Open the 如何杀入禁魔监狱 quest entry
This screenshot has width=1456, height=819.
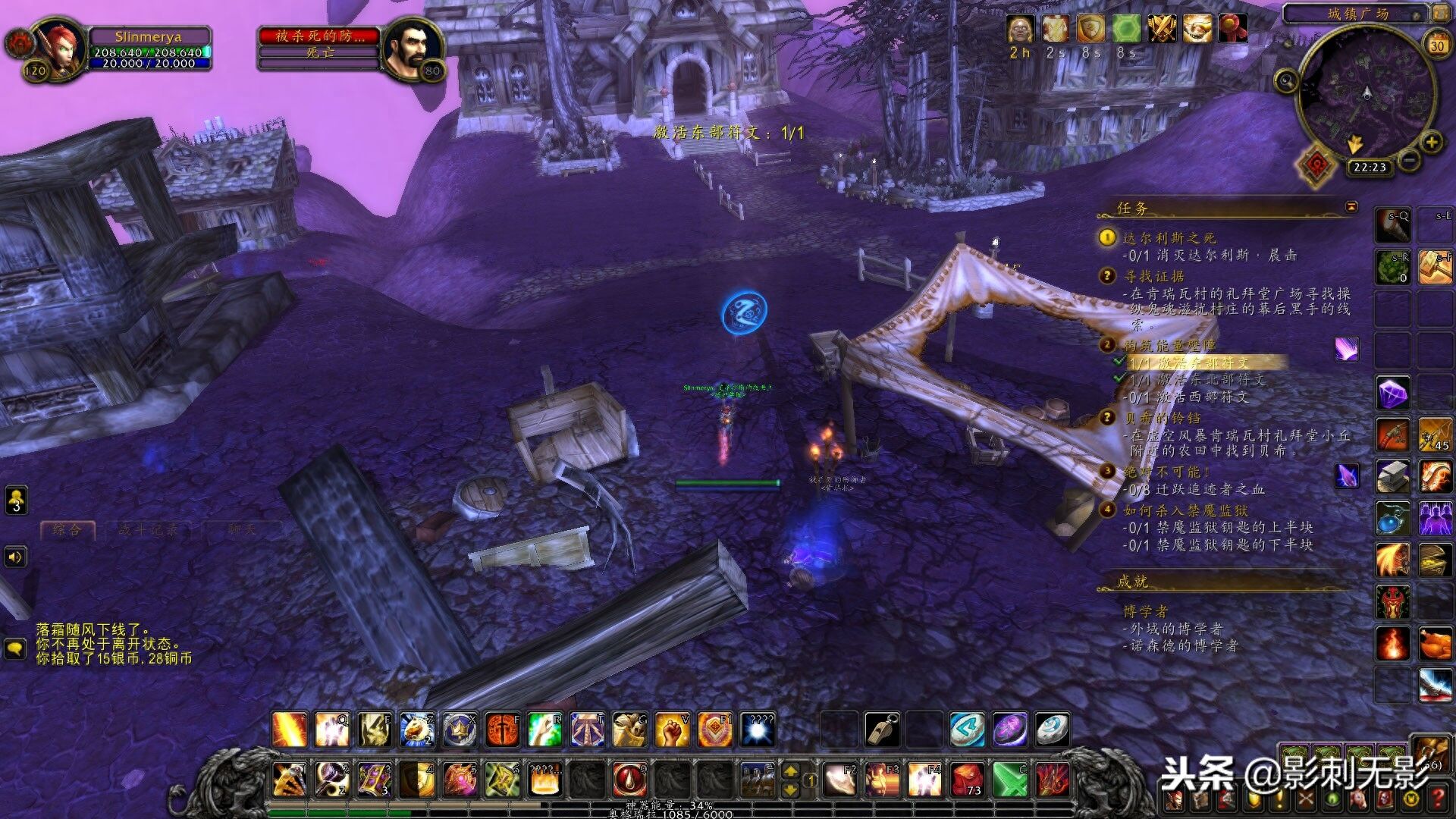pyautogui.click(x=1185, y=510)
